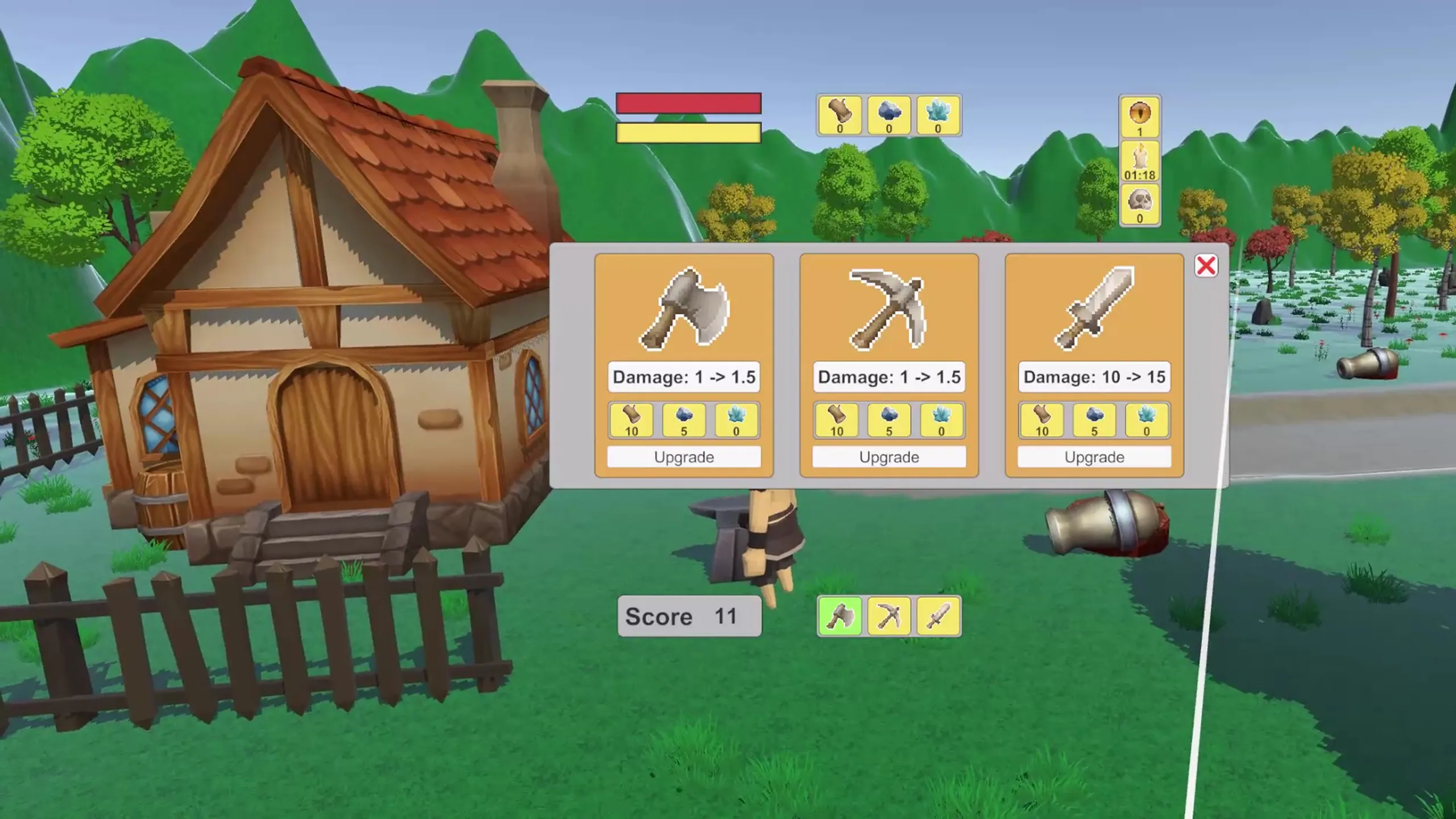
Task: Upgrade the pickaxe damage
Action: tap(889, 457)
